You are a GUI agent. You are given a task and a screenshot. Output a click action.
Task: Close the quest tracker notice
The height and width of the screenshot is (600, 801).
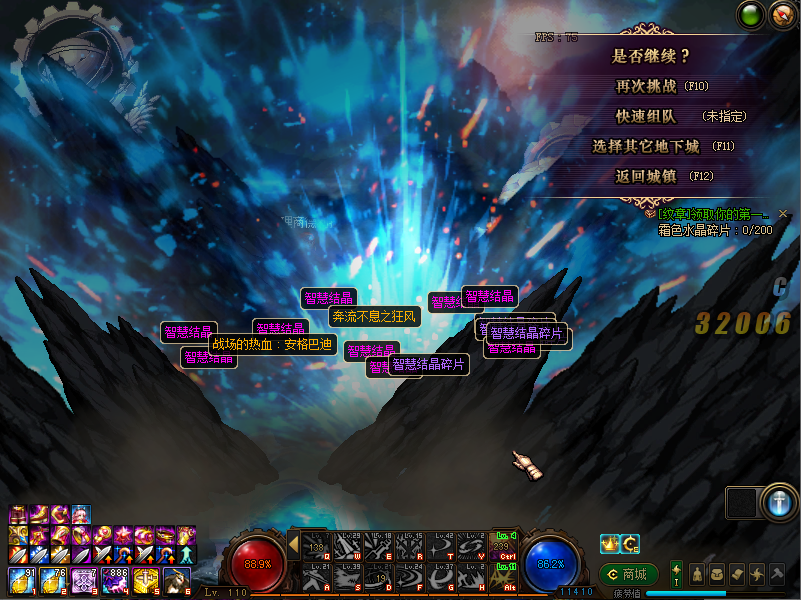(783, 214)
